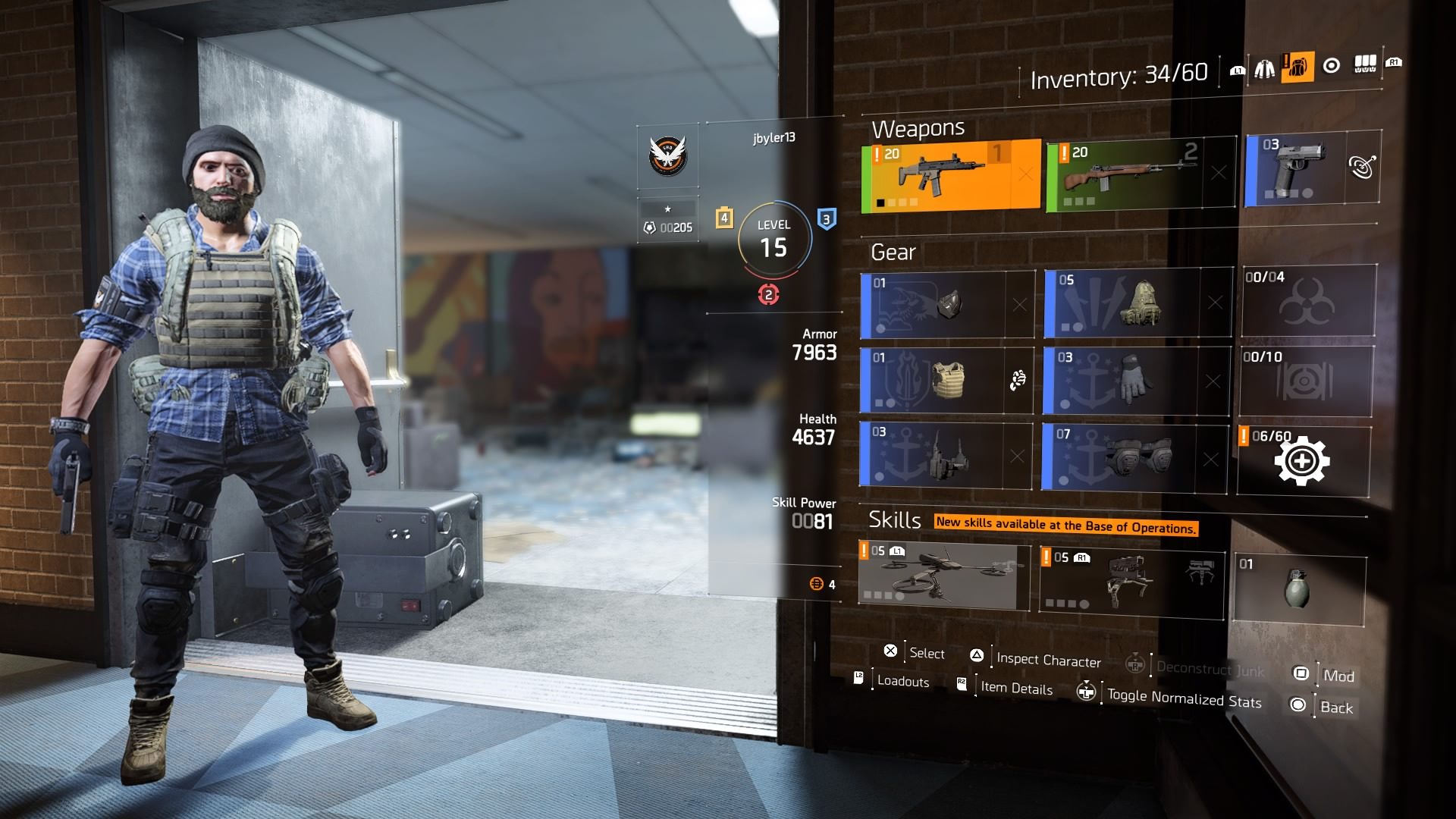Screen dimensions: 1456x819
Task: Open the mods gear-cog slot
Action: 1303,461
